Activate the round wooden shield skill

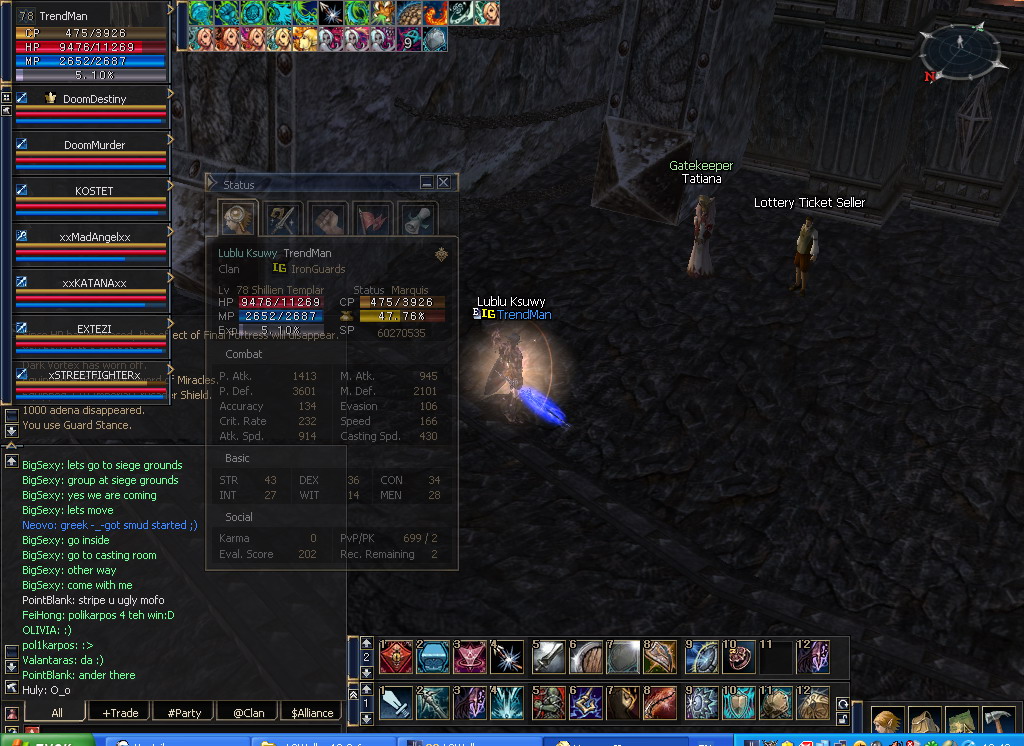(589, 657)
